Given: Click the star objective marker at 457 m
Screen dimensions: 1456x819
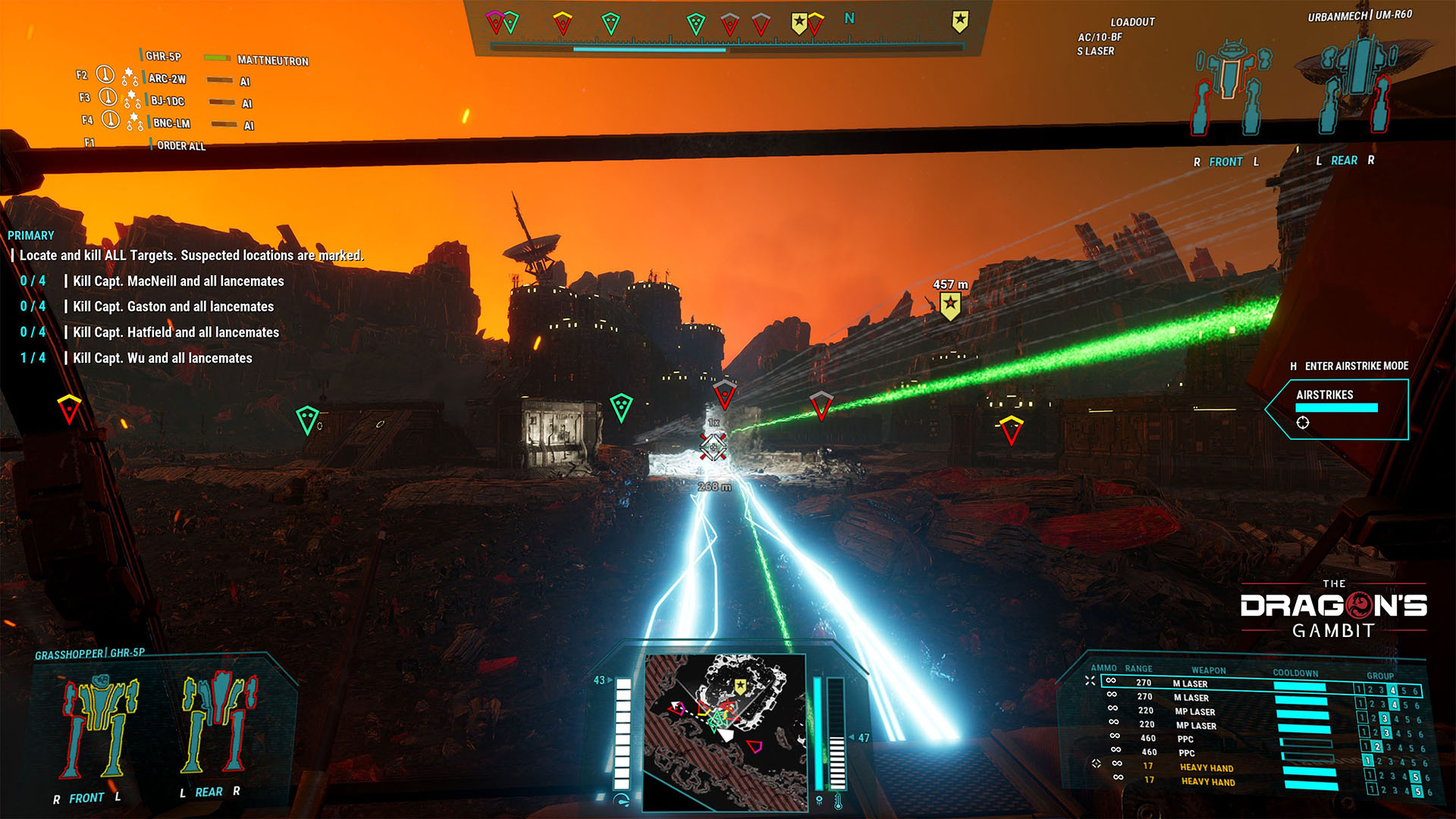Looking at the screenshot, I should (950, 305).
